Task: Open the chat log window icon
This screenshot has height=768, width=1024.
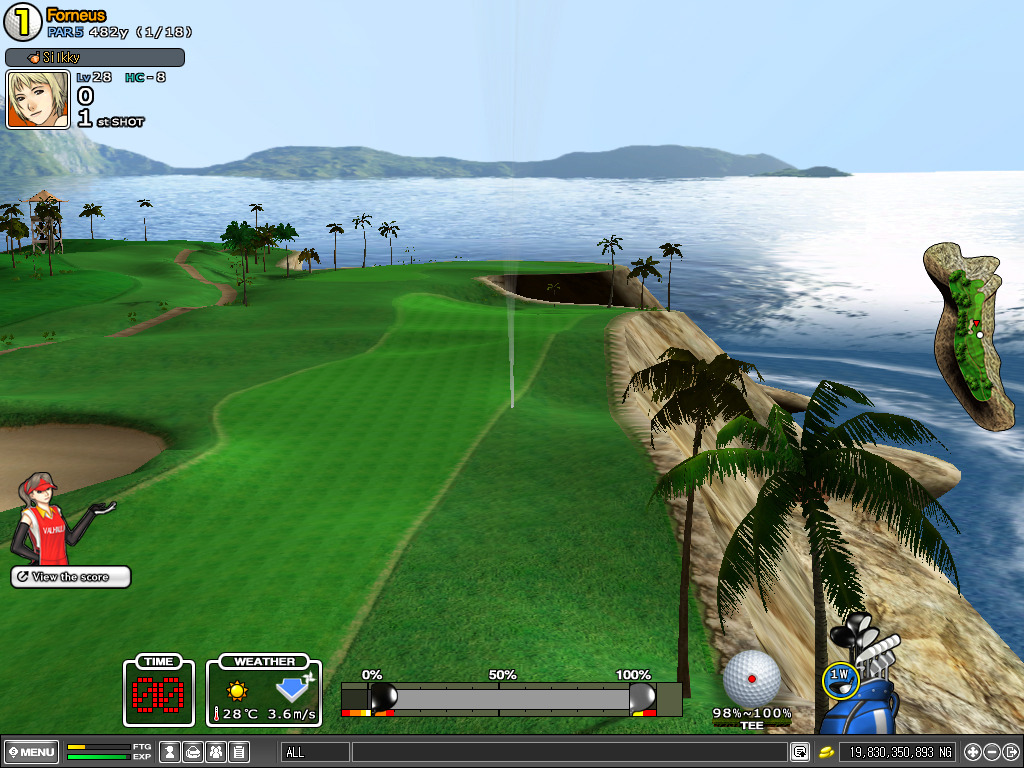Action: click(x=800, y=752)
